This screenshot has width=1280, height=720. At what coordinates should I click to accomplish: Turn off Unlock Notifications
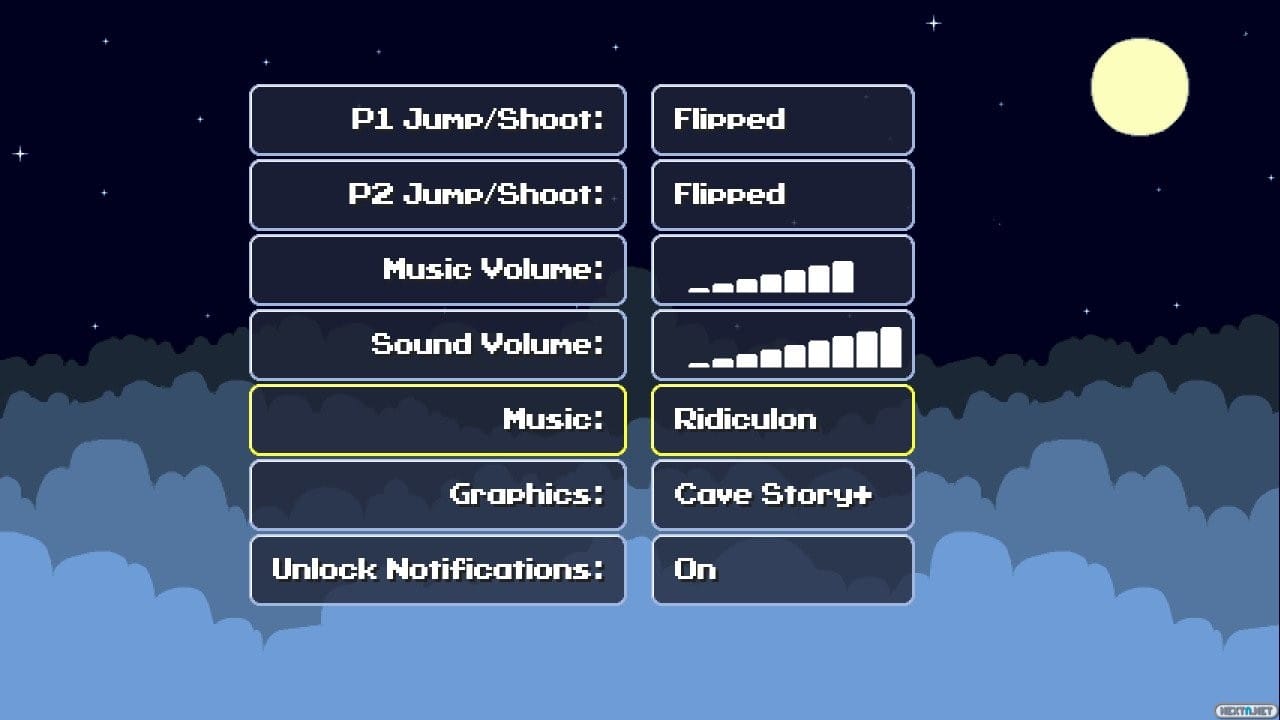click(x=783, y=570)
